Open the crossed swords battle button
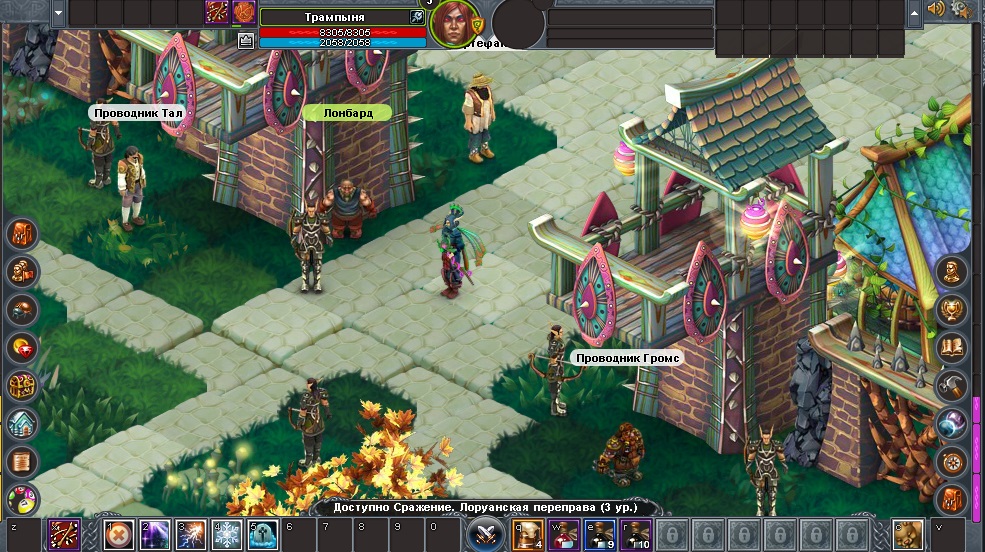The height and width of the screenshot is (552, 985). pyautogui.click(x=485, y=532)
